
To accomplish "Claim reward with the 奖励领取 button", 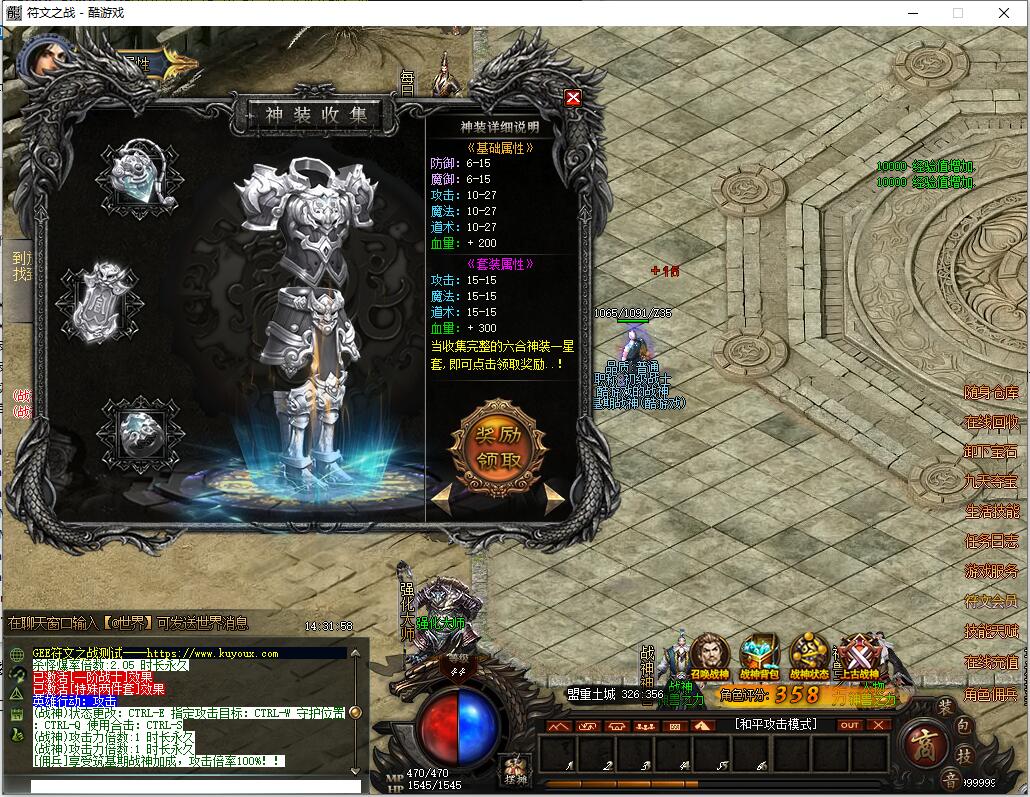I will (x=498, y=447).
